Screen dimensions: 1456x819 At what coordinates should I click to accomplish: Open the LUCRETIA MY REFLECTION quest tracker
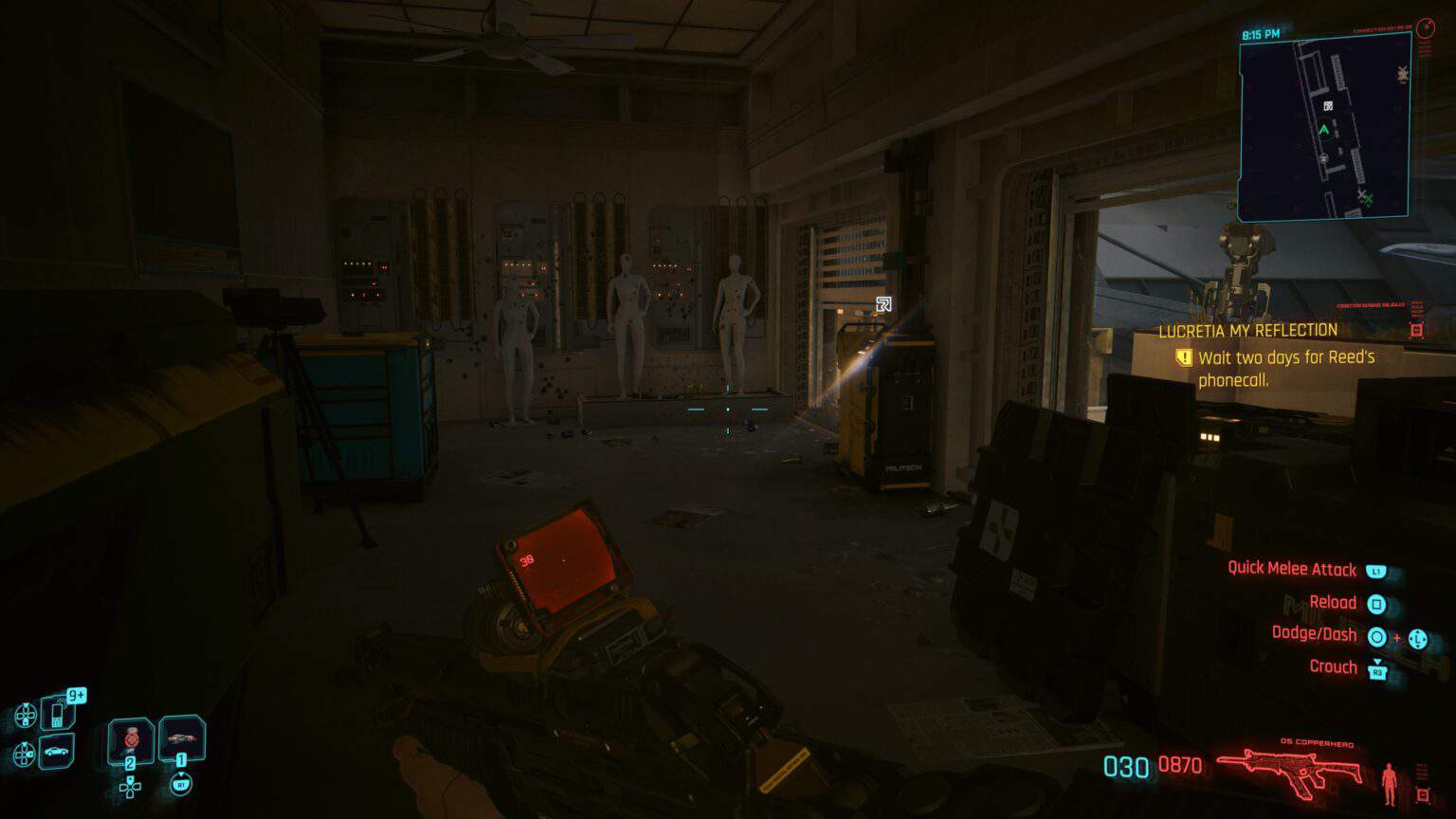pos(1247,331)
